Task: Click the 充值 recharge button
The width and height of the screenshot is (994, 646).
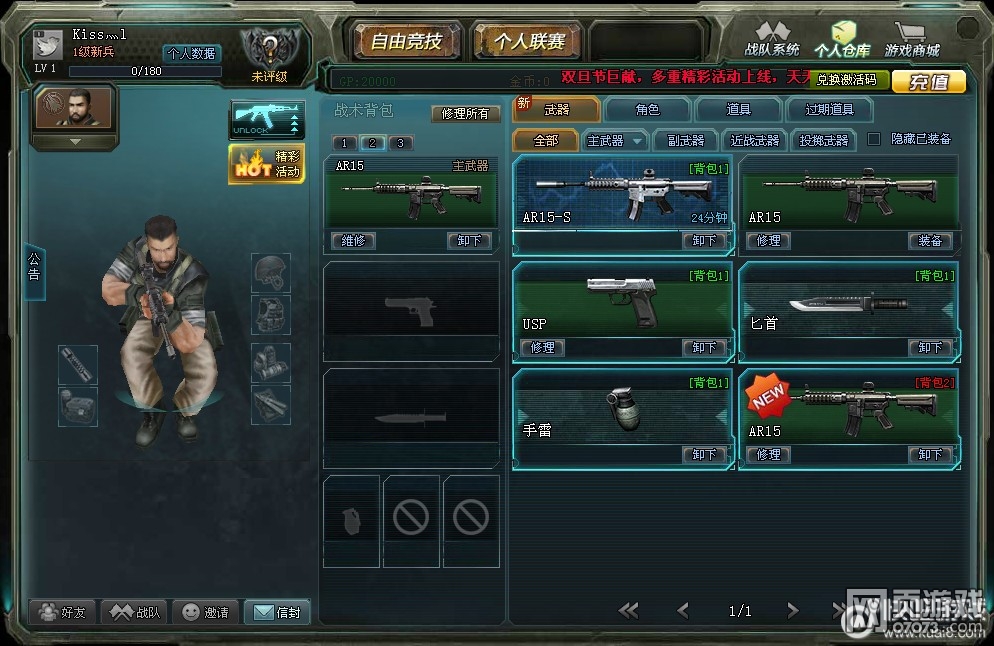Action: pos(928,82)
